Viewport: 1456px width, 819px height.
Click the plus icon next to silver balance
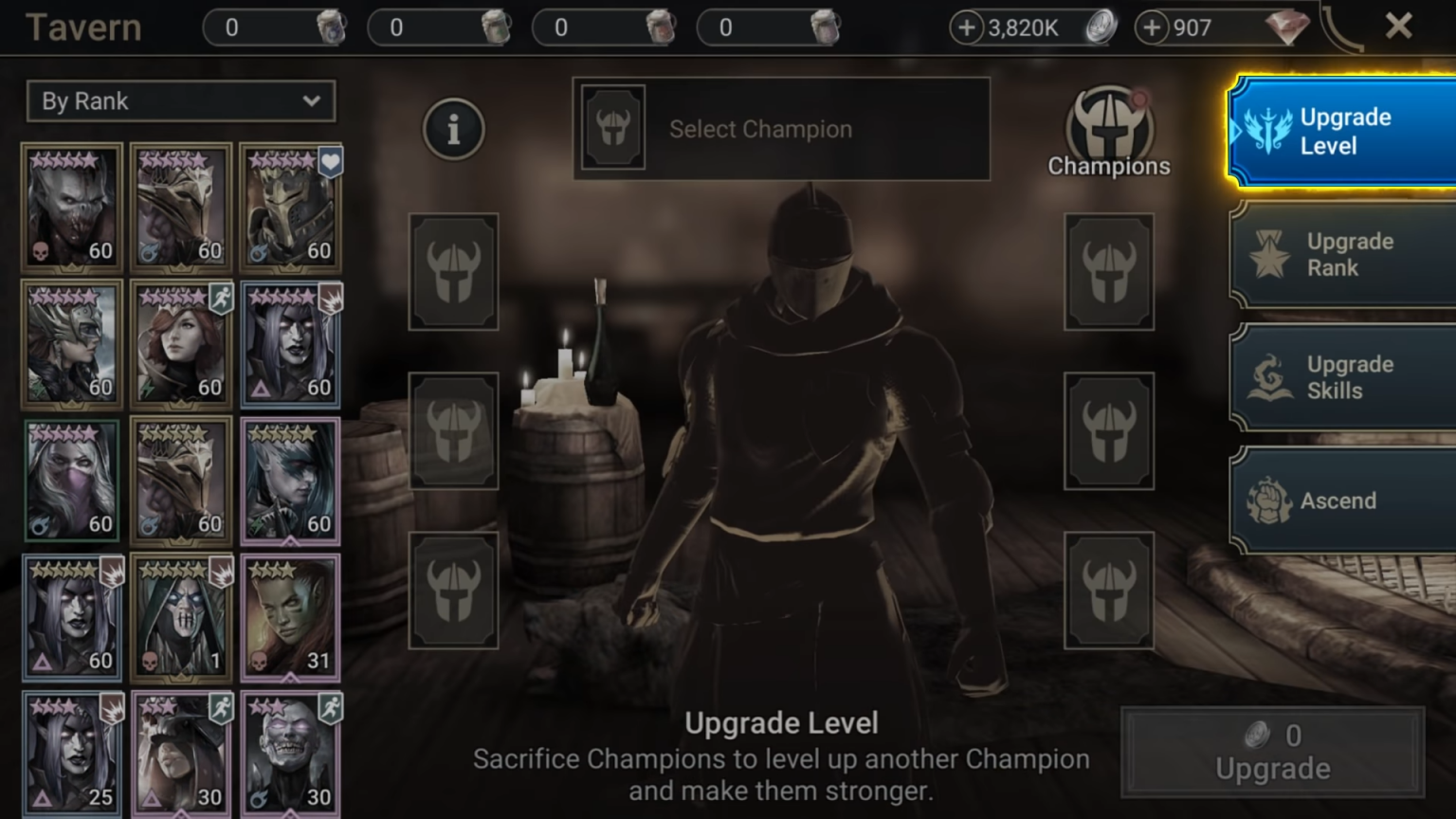[969, 27]
